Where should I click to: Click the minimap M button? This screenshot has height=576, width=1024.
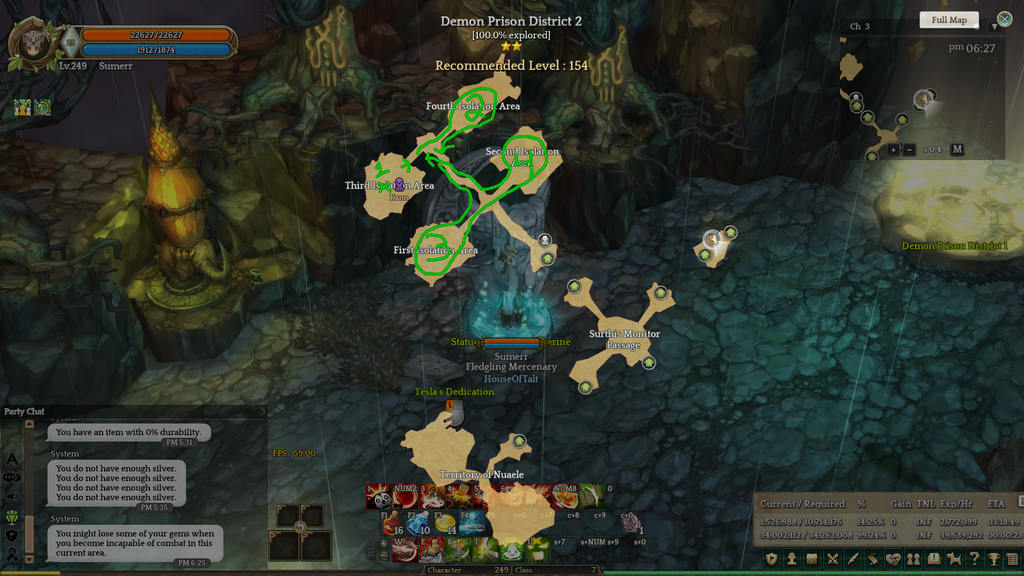click(x=956, y=149)
